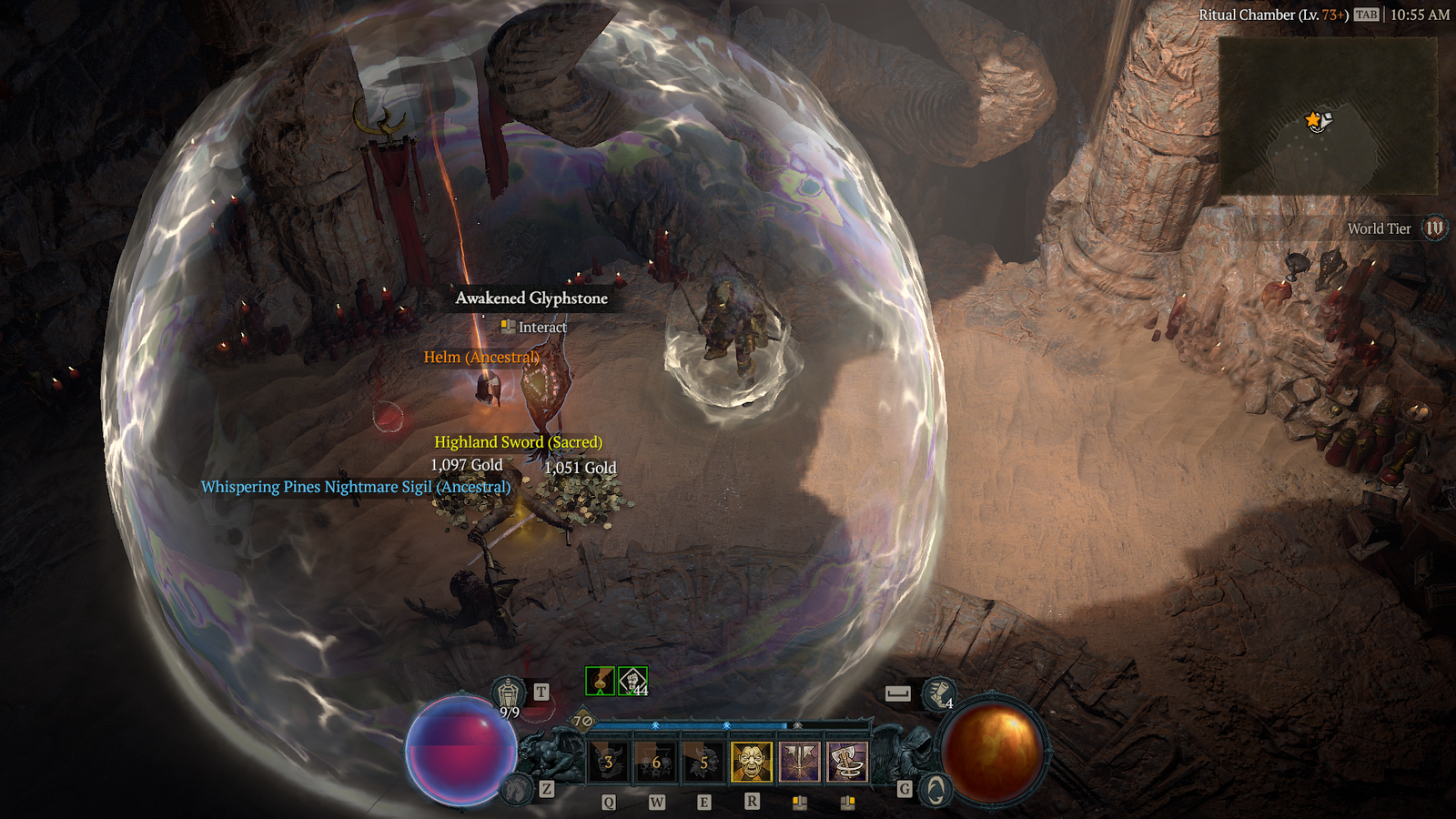Image resolution: width=1456 pixels, height=819 pixels.
Task: Use the healing potion icon showing 9/9
Action: point(508,693)
